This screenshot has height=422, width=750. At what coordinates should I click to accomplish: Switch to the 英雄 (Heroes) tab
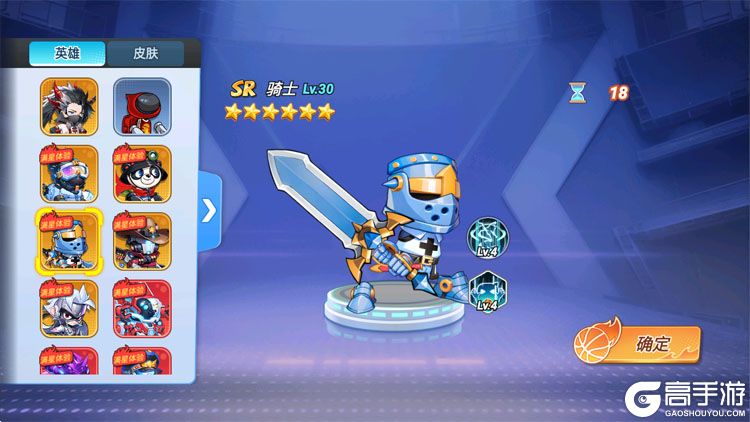[x=68, y=53]
